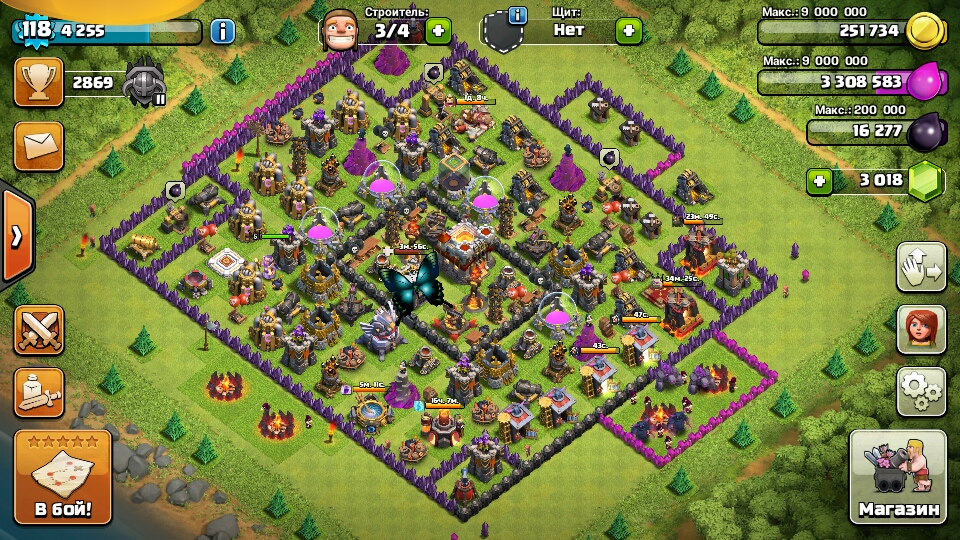The width and height of the screenshot is (960, 540).
Task: Open the gear settings menu
Action: coord(921,391)
